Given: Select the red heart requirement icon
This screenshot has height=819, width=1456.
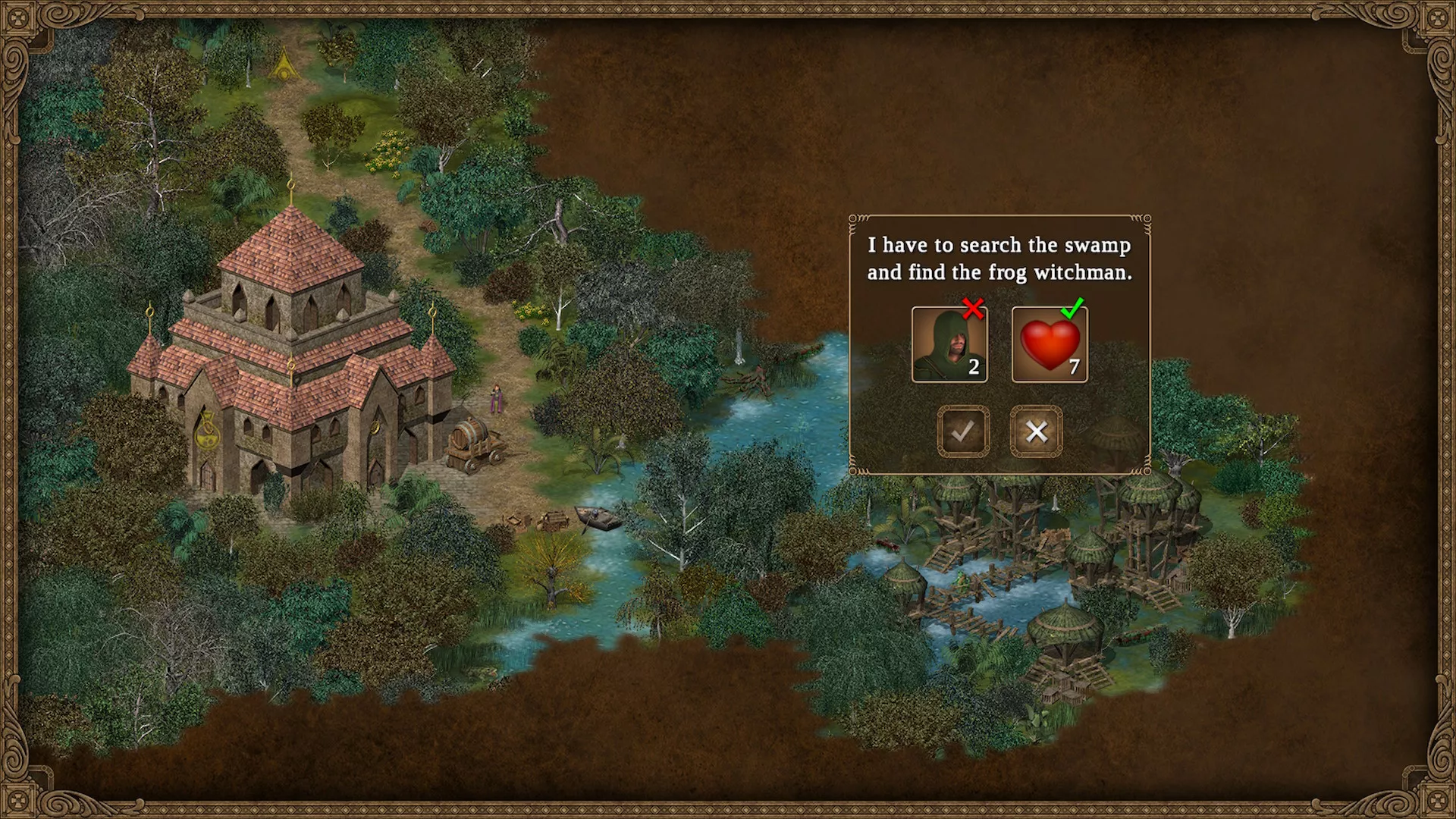Looking at the screenshot, I should tap(1050, 344).
